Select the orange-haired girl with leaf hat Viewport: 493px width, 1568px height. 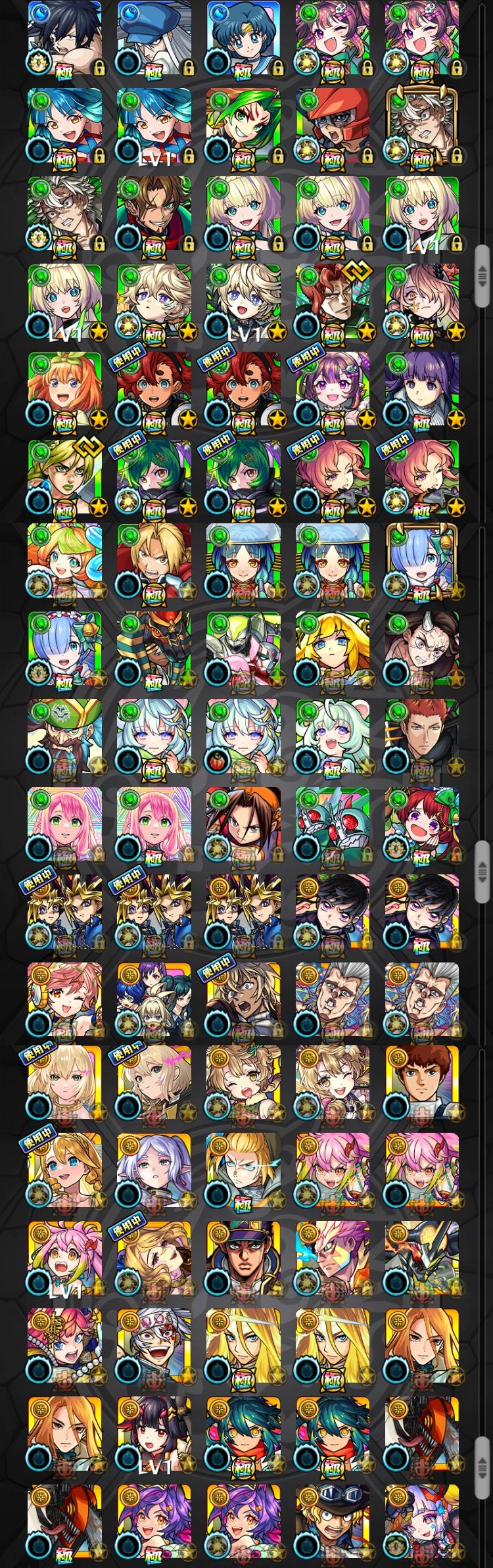65,389
